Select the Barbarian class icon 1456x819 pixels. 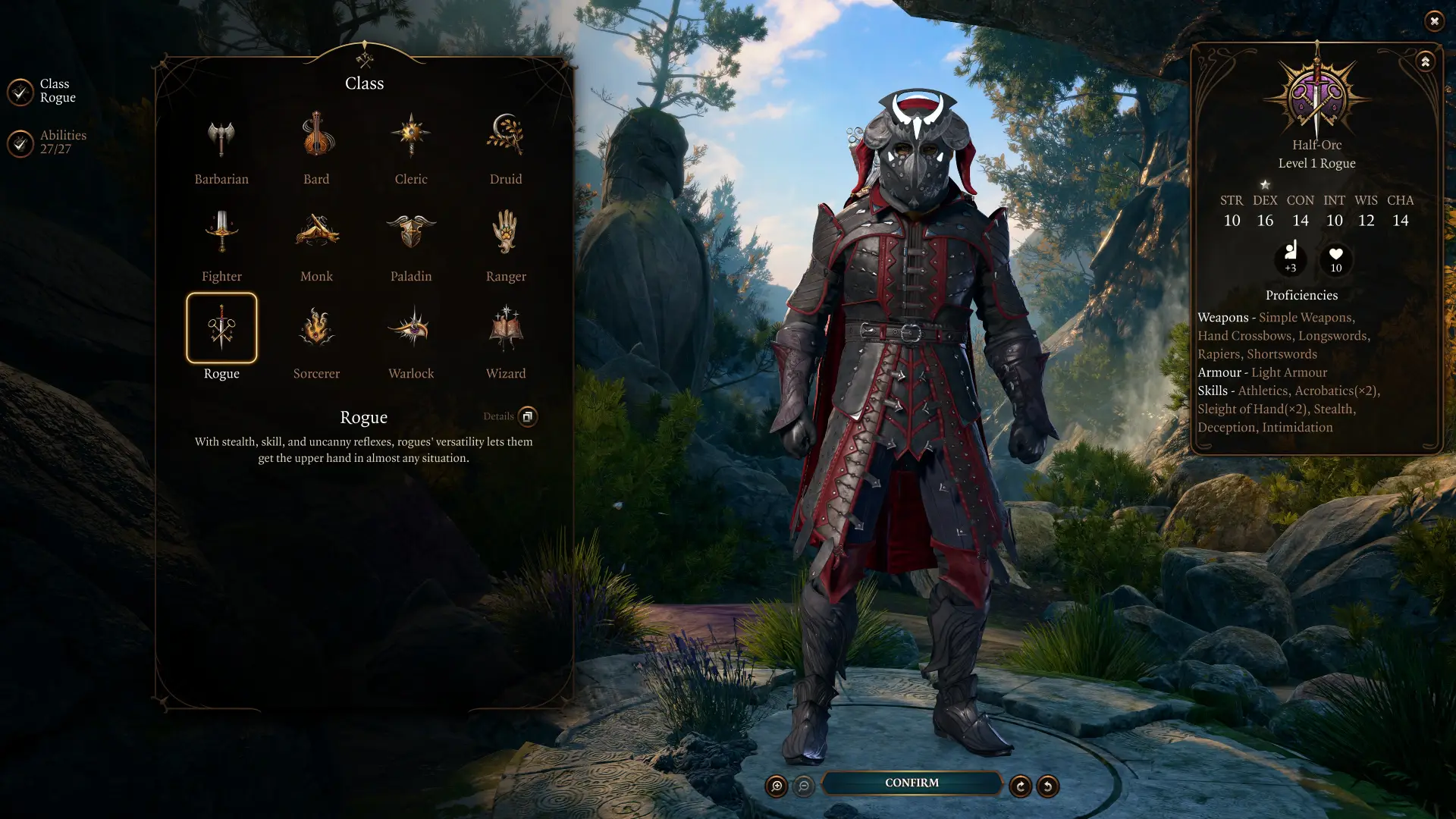[x=221, y=134]
